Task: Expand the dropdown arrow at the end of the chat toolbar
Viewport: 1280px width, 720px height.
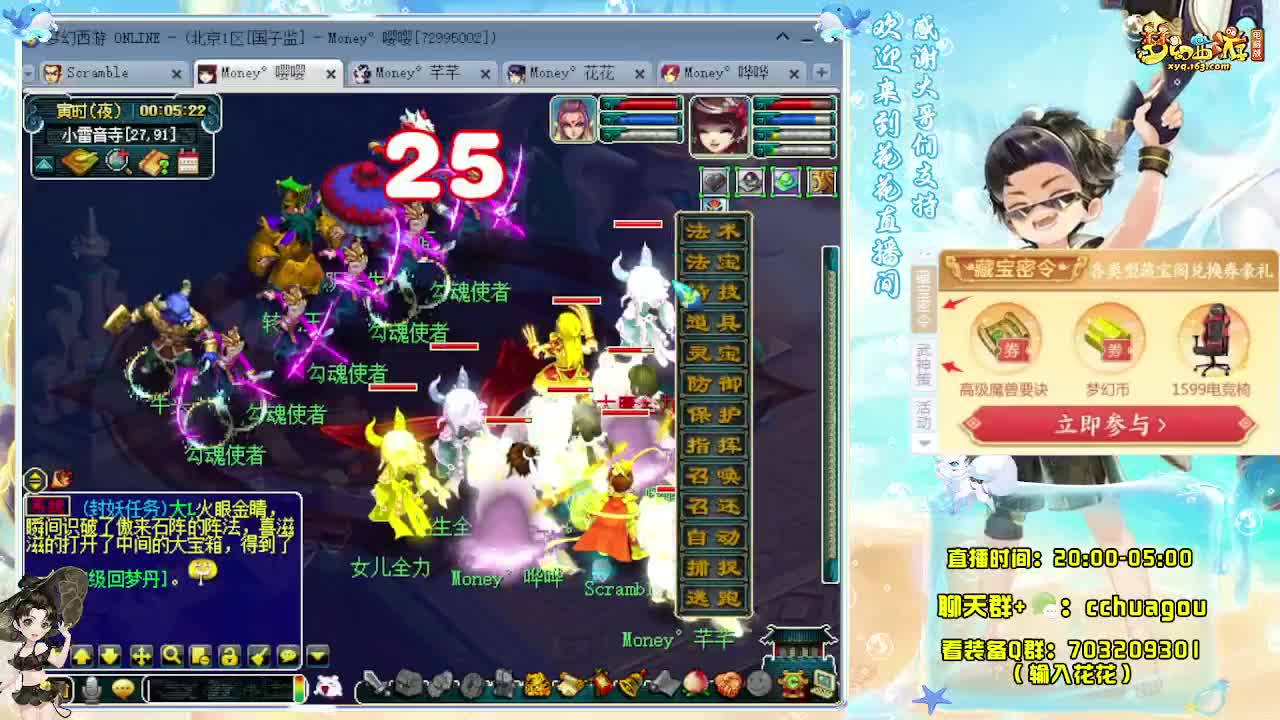Action: 316,656
